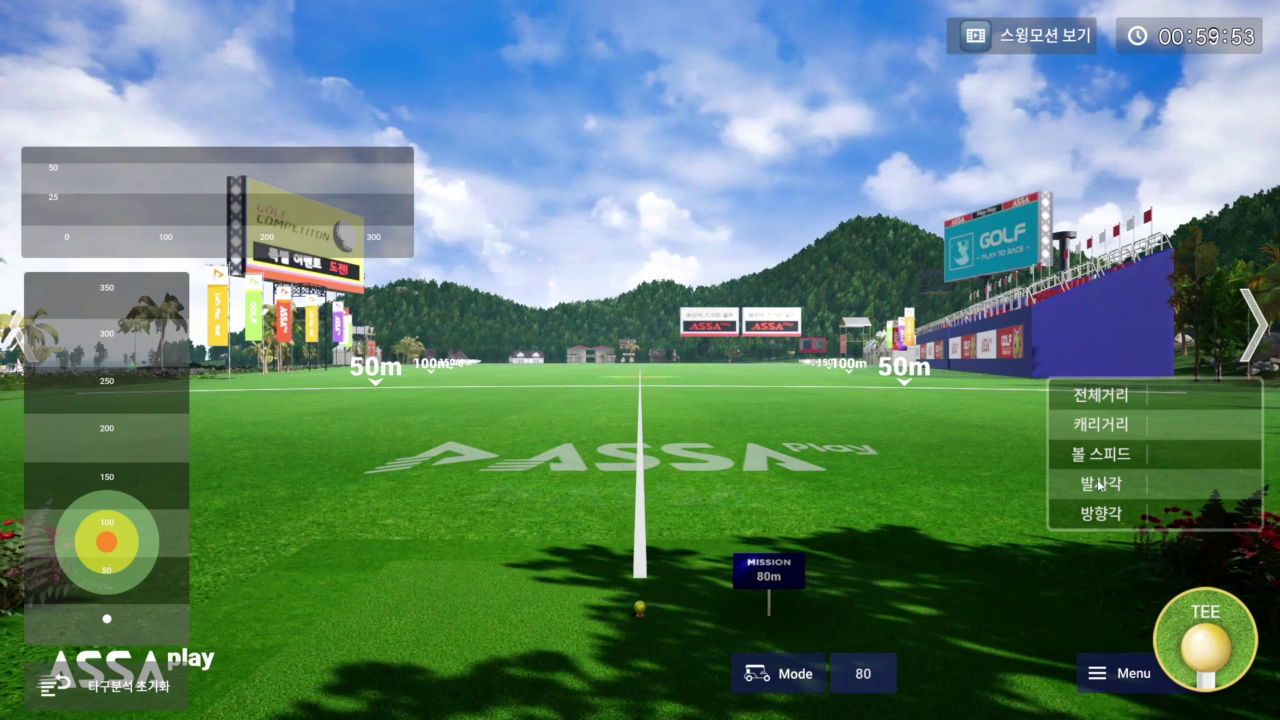Open the Menu button
The width and height of the screenshot is (1280, 720).
click(x=1120, y=673)
